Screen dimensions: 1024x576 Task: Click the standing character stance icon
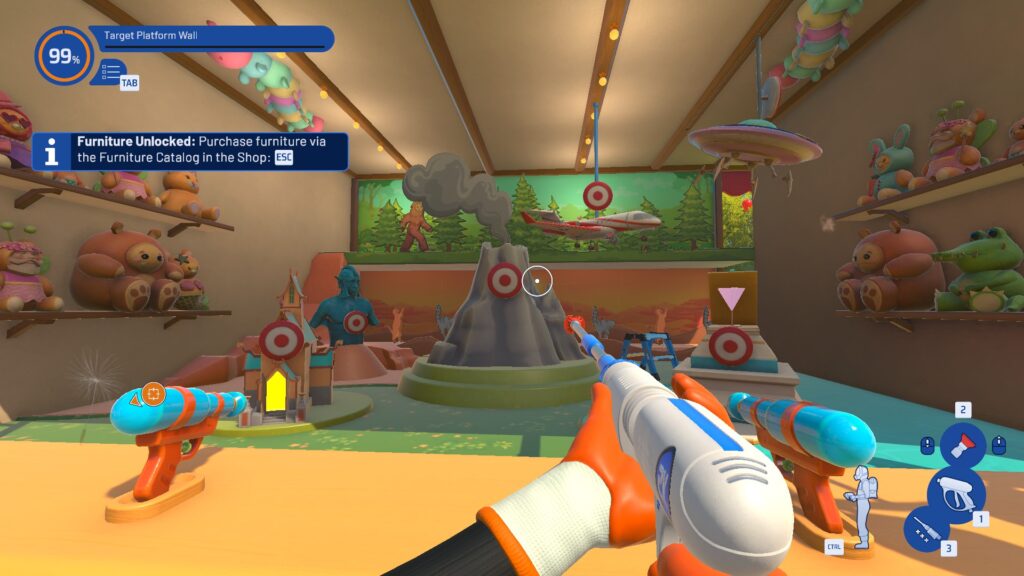coord(861,505)
